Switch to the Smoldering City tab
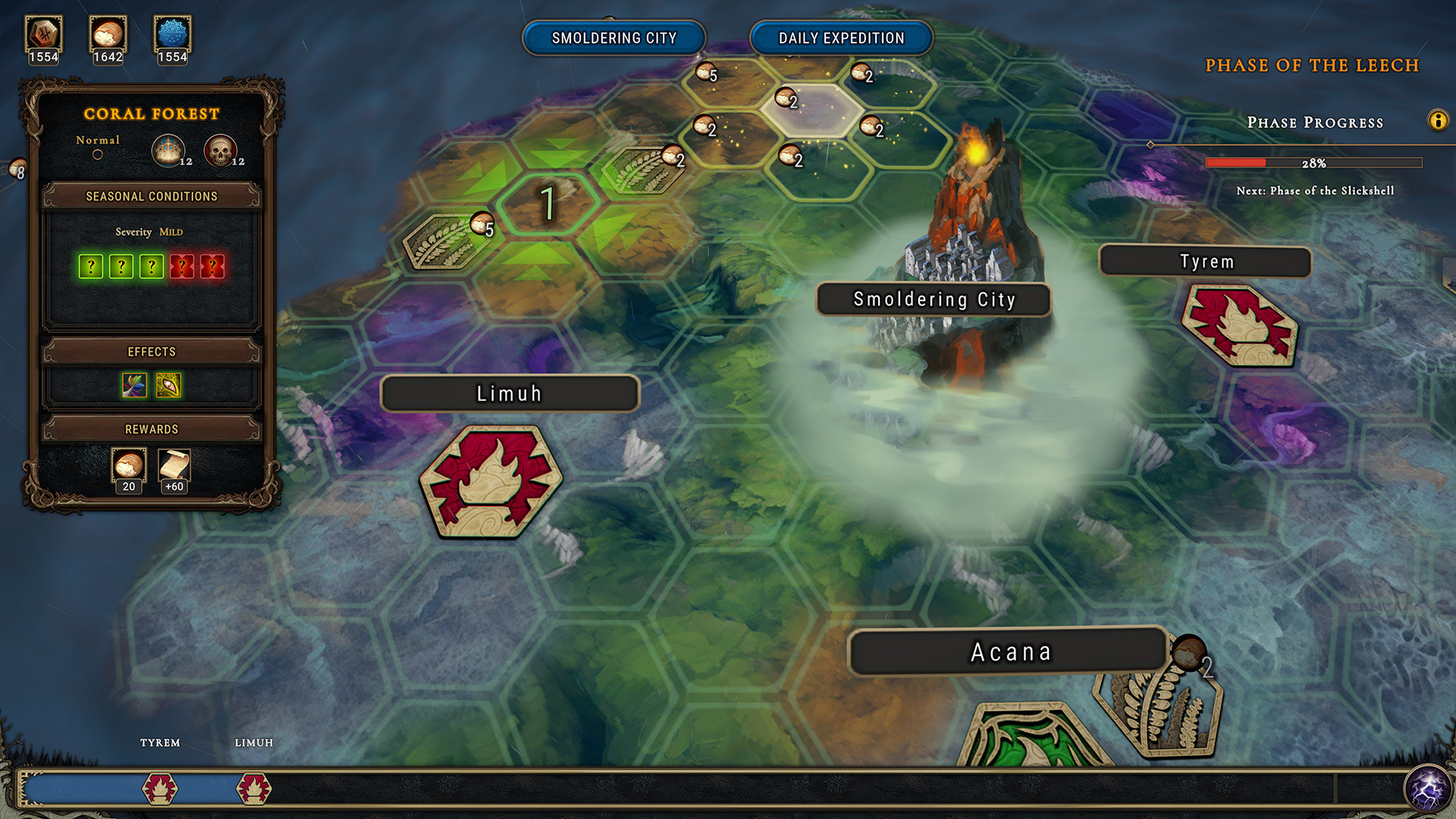This screenshot has width=1456, height=819. click(x=613, y=37)
